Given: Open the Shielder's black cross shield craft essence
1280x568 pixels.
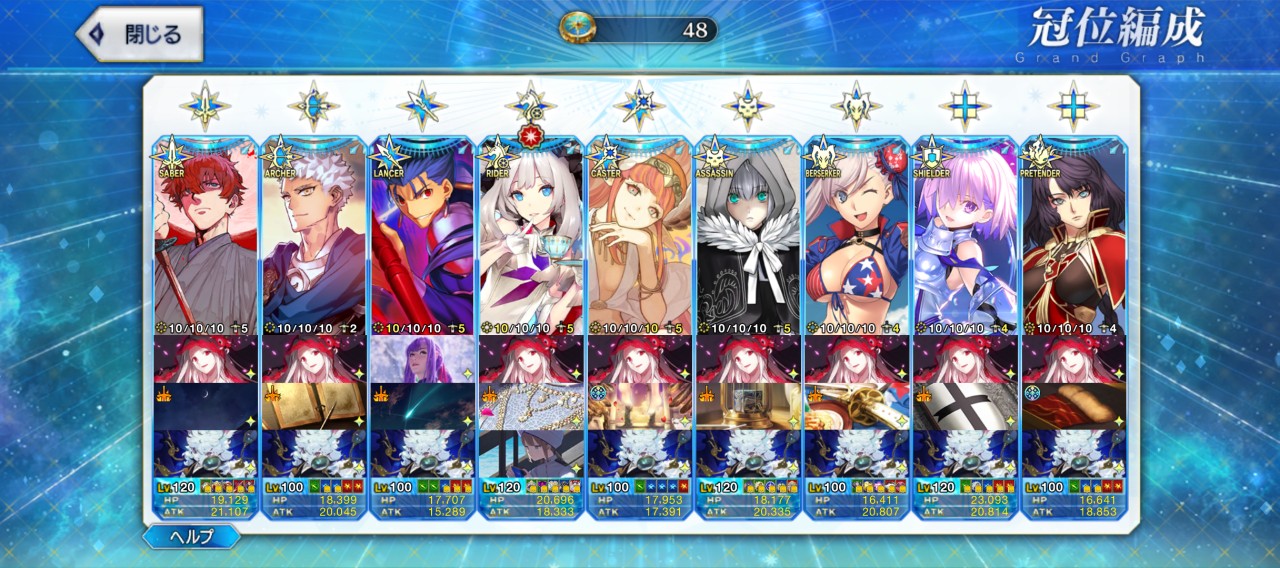Looking at the screenshot, I should point(964,406).
